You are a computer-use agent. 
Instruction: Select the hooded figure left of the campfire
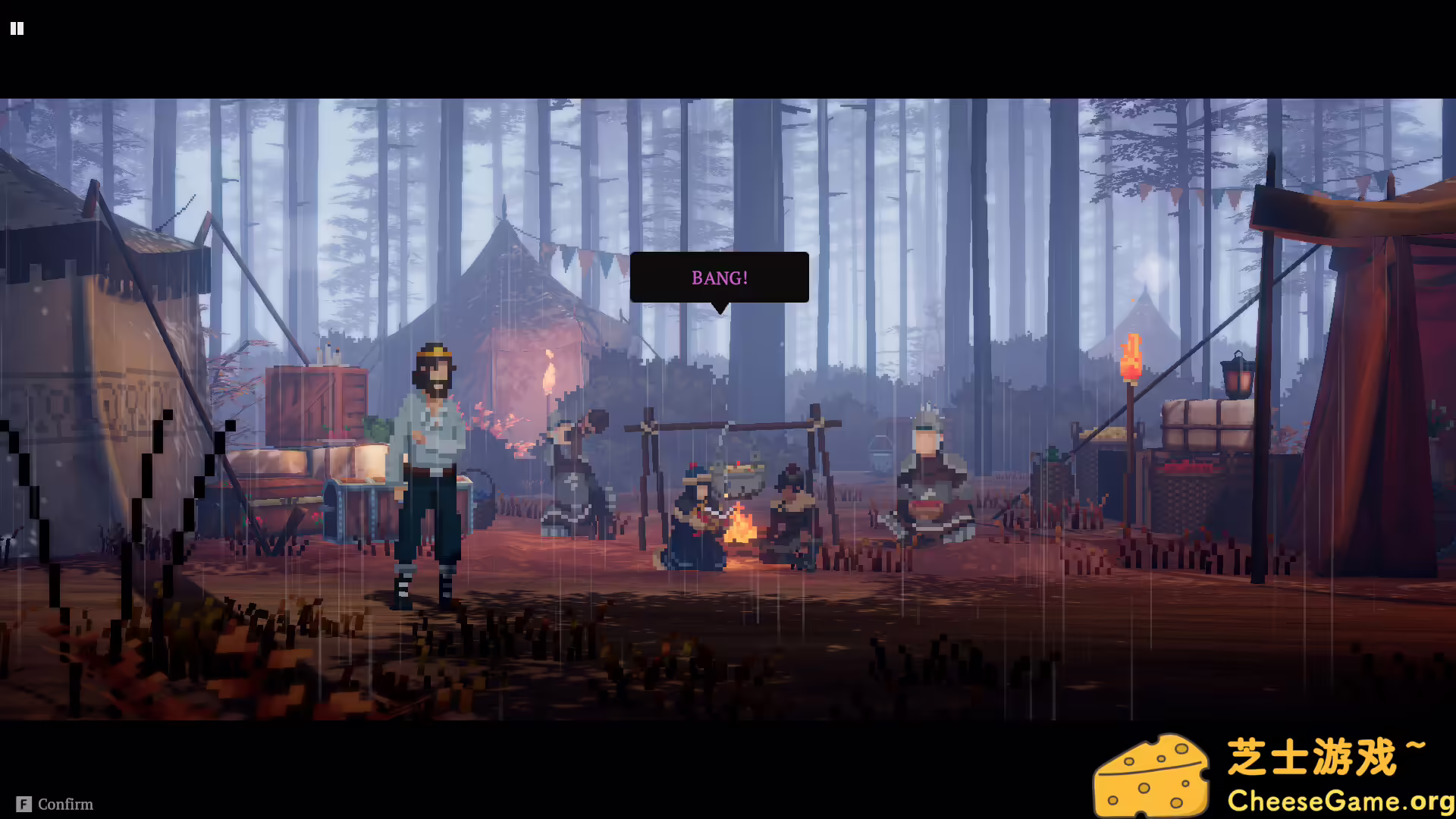coord(573,470)
